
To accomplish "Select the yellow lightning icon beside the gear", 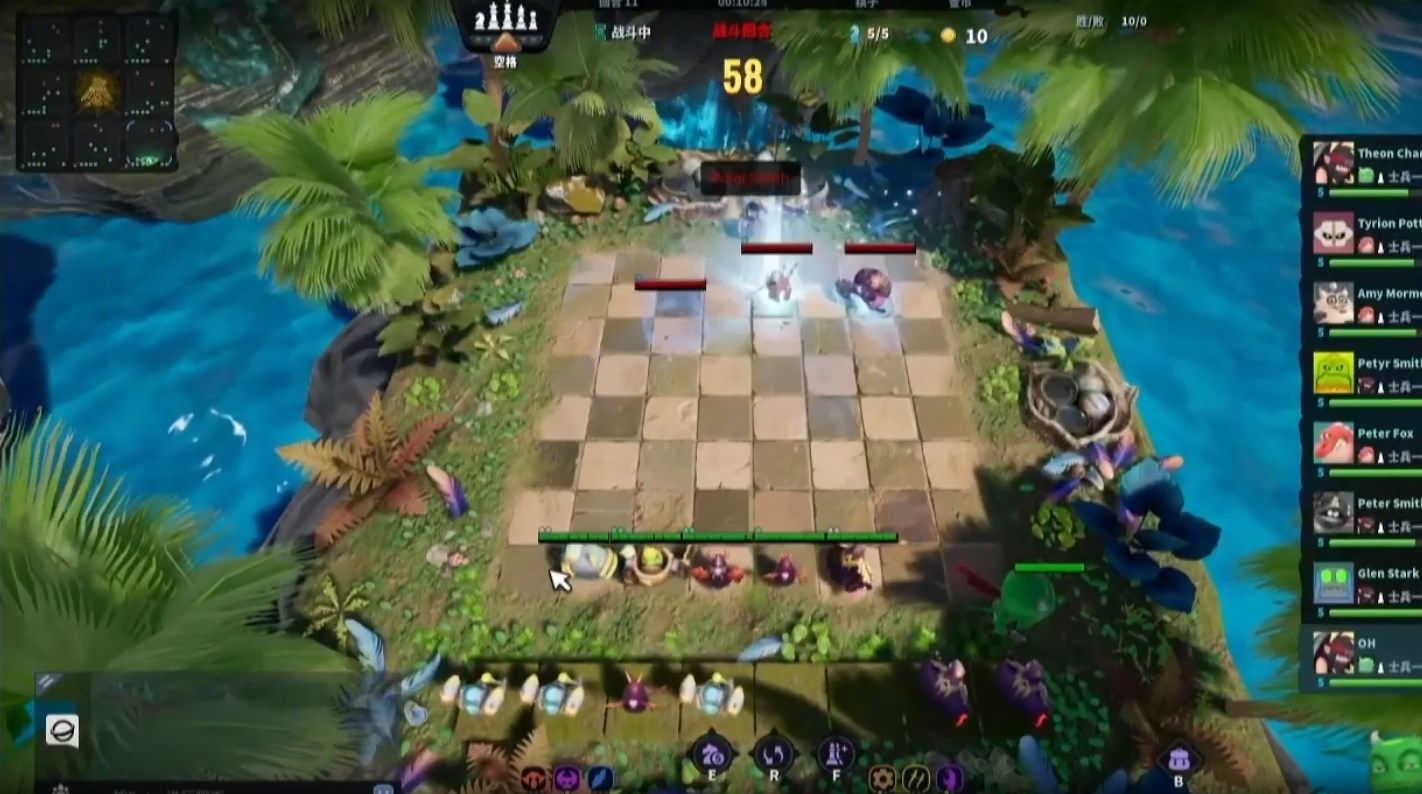I will [x=917, y=777].
